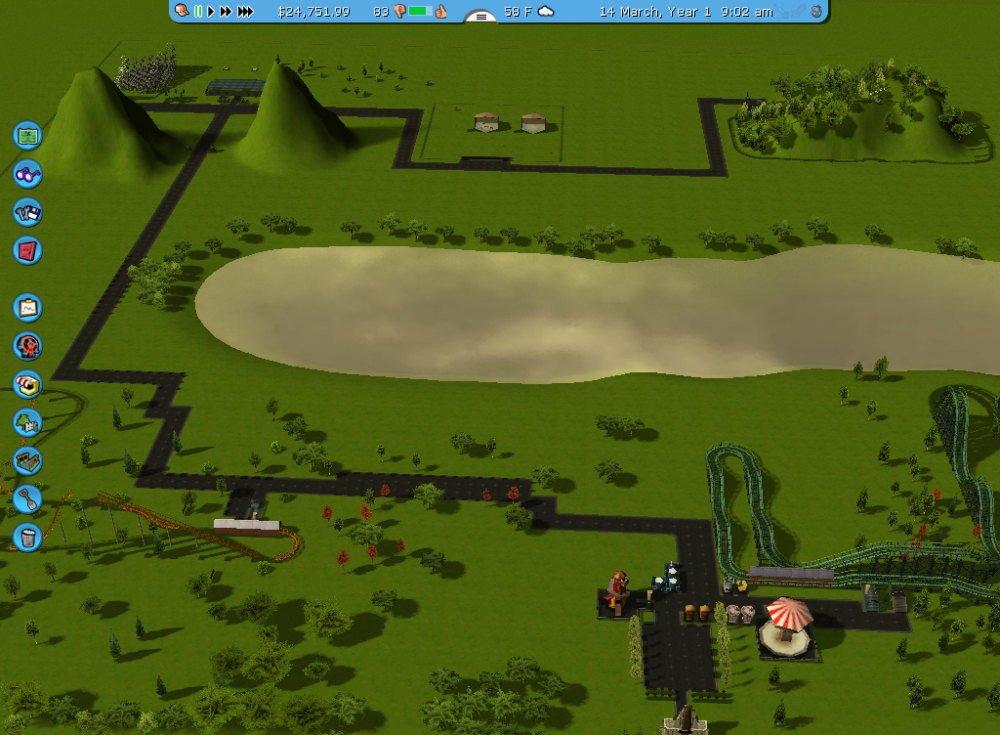Open the file and game options (wrench and disk)
The image size is (1000, 735).
pos(27,212)
